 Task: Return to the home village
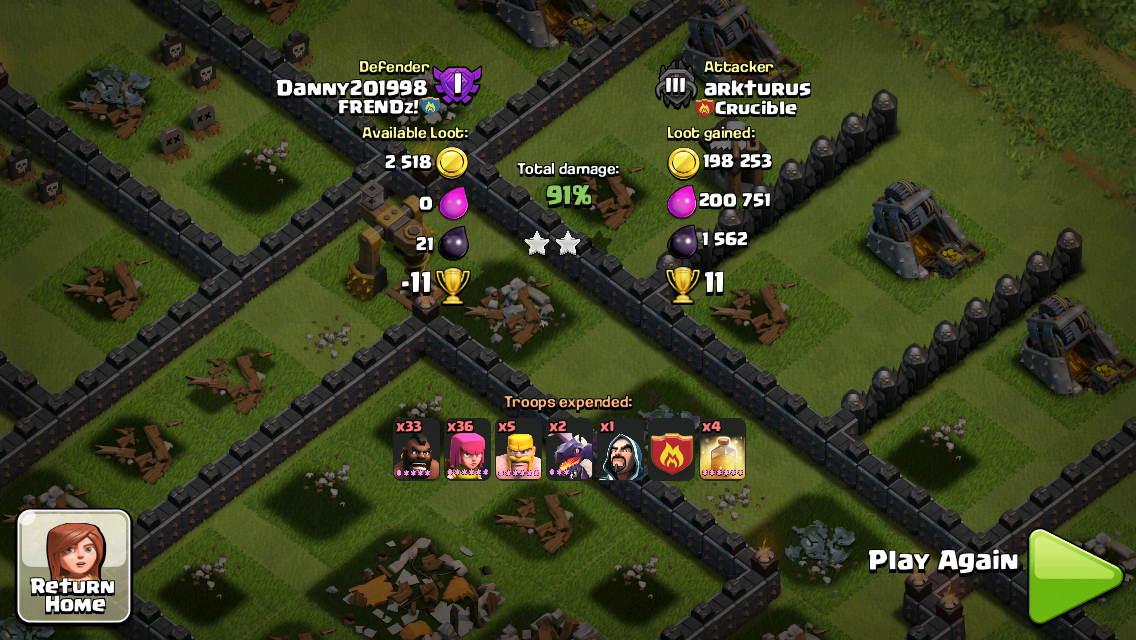coord(74,565)
